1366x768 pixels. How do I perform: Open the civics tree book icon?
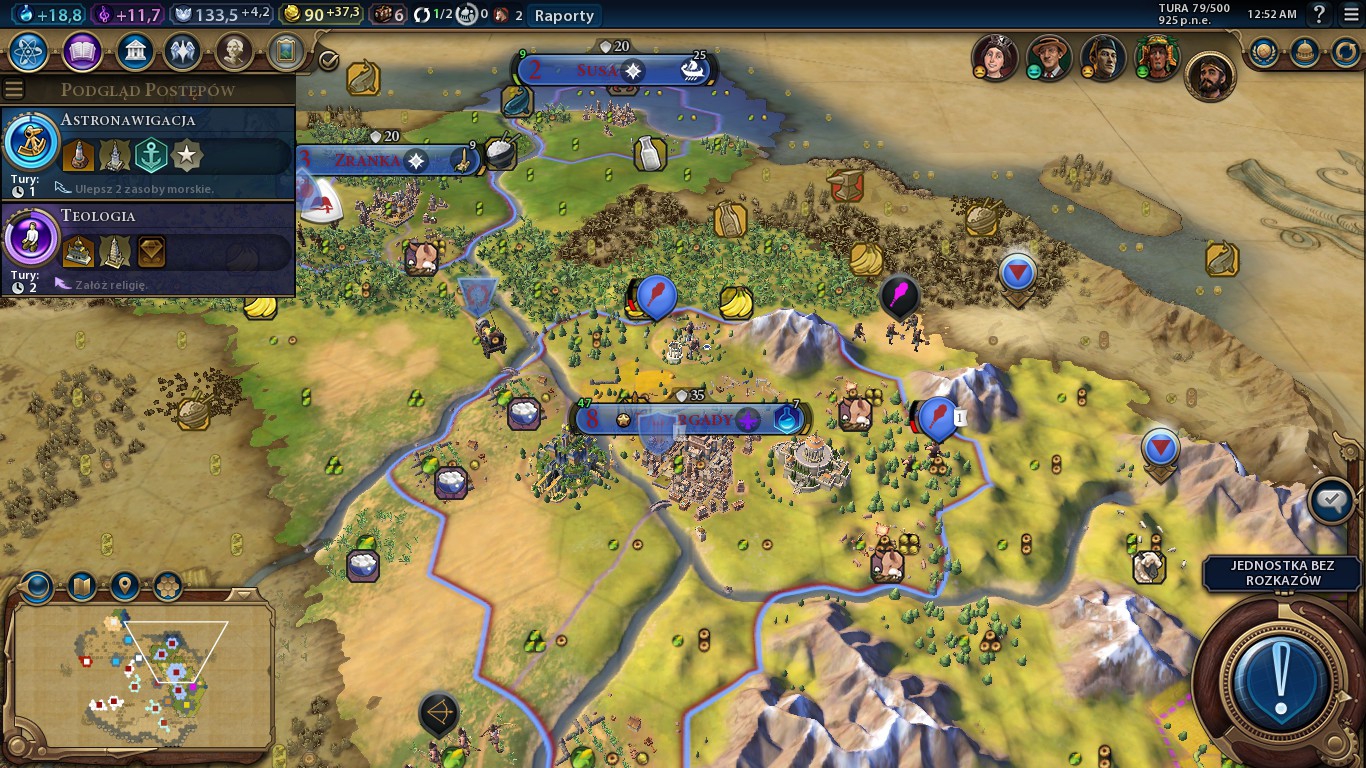(81, 50)
